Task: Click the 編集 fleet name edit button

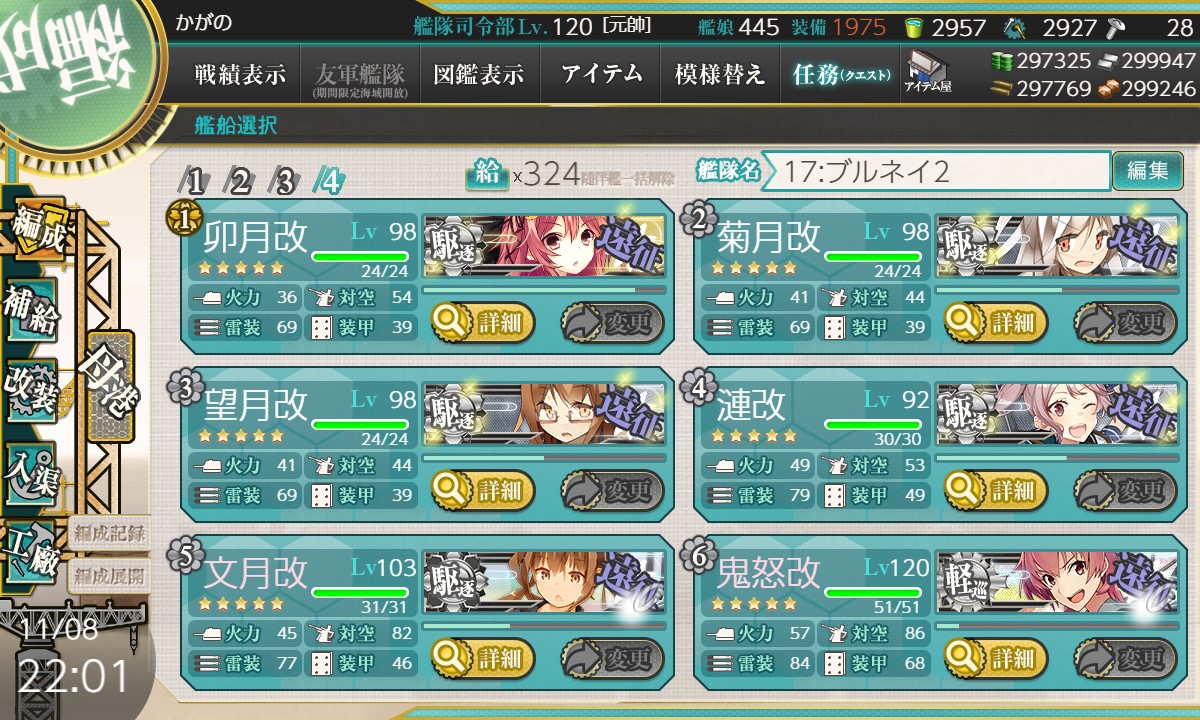Action: pyautogui.click(x=1146, y=171)
